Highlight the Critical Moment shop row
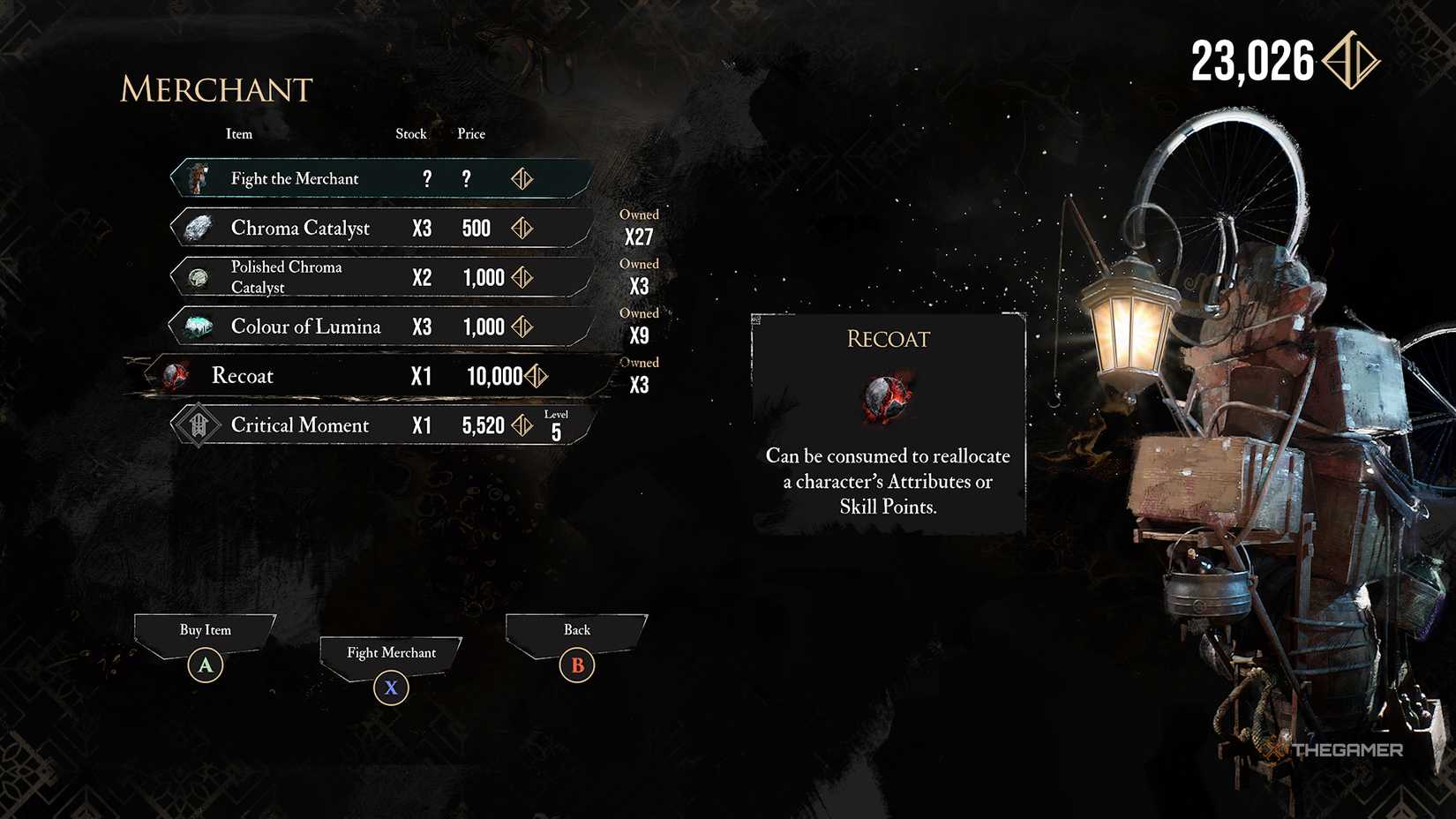Image resolution: width=1456 pixels, height=819 pixels. pyautogui.click(x=379, y=425)
